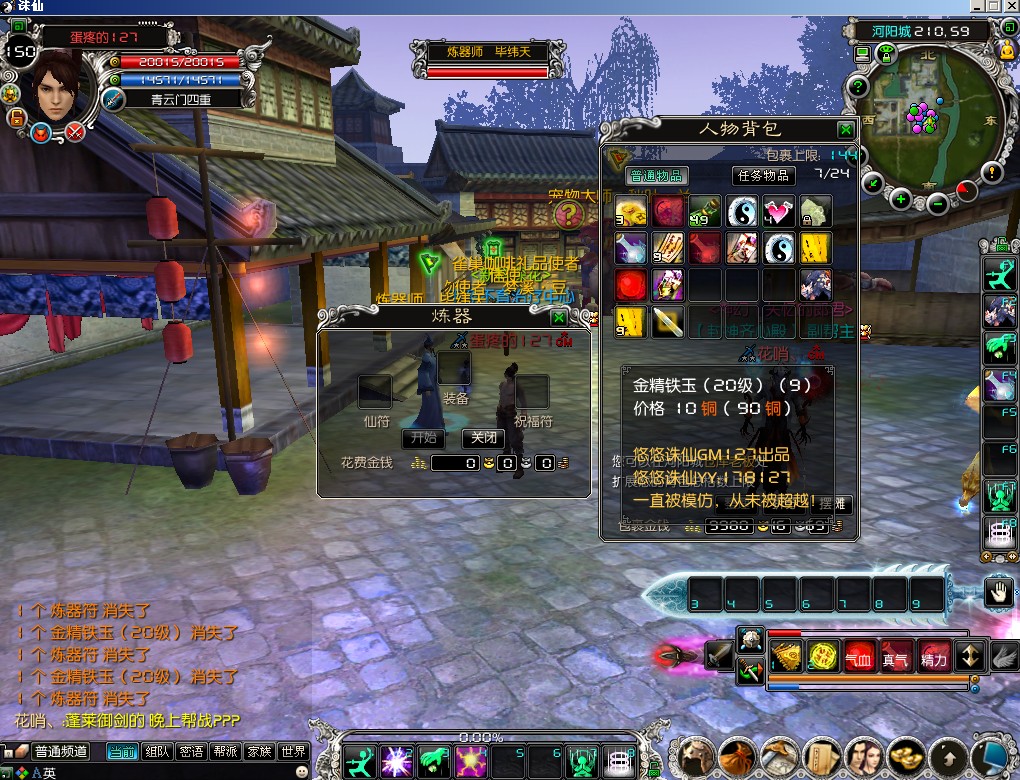Zoom in the minimap with the green plus

click(x=901, y=199)
